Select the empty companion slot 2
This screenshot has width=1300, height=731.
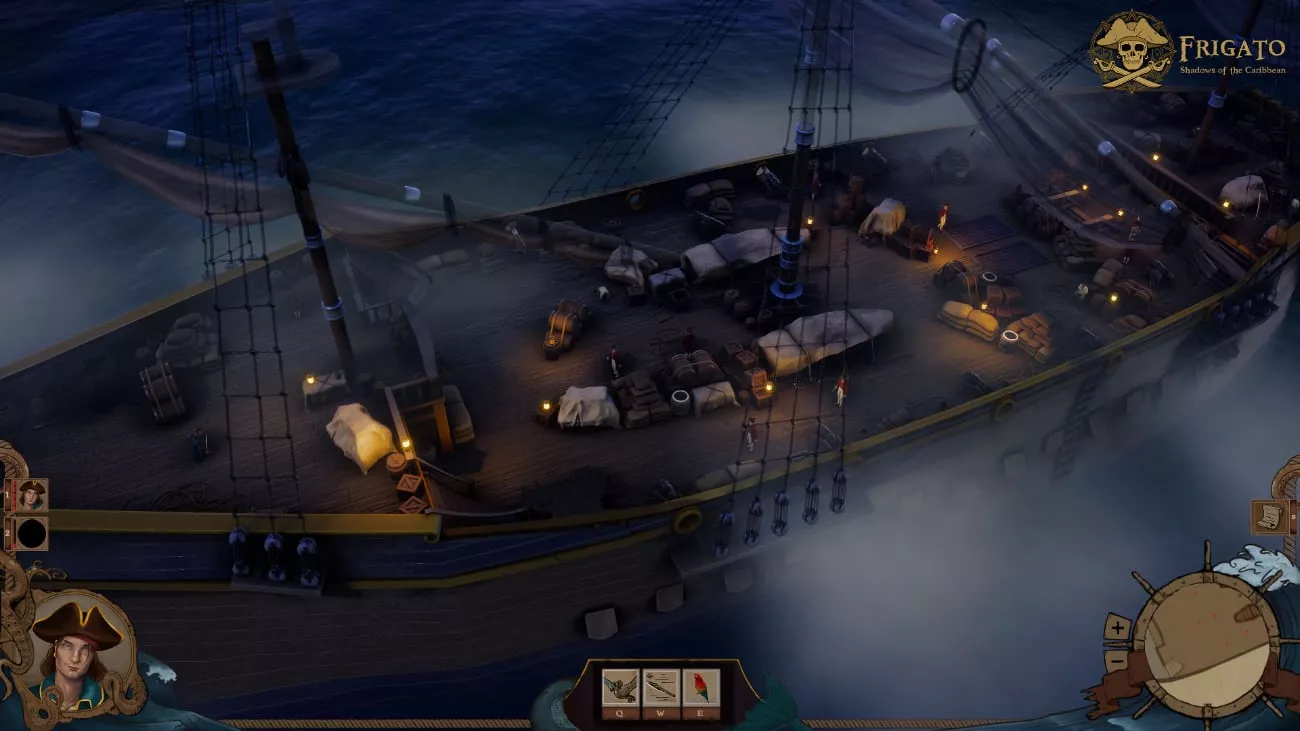click(32, 533)
